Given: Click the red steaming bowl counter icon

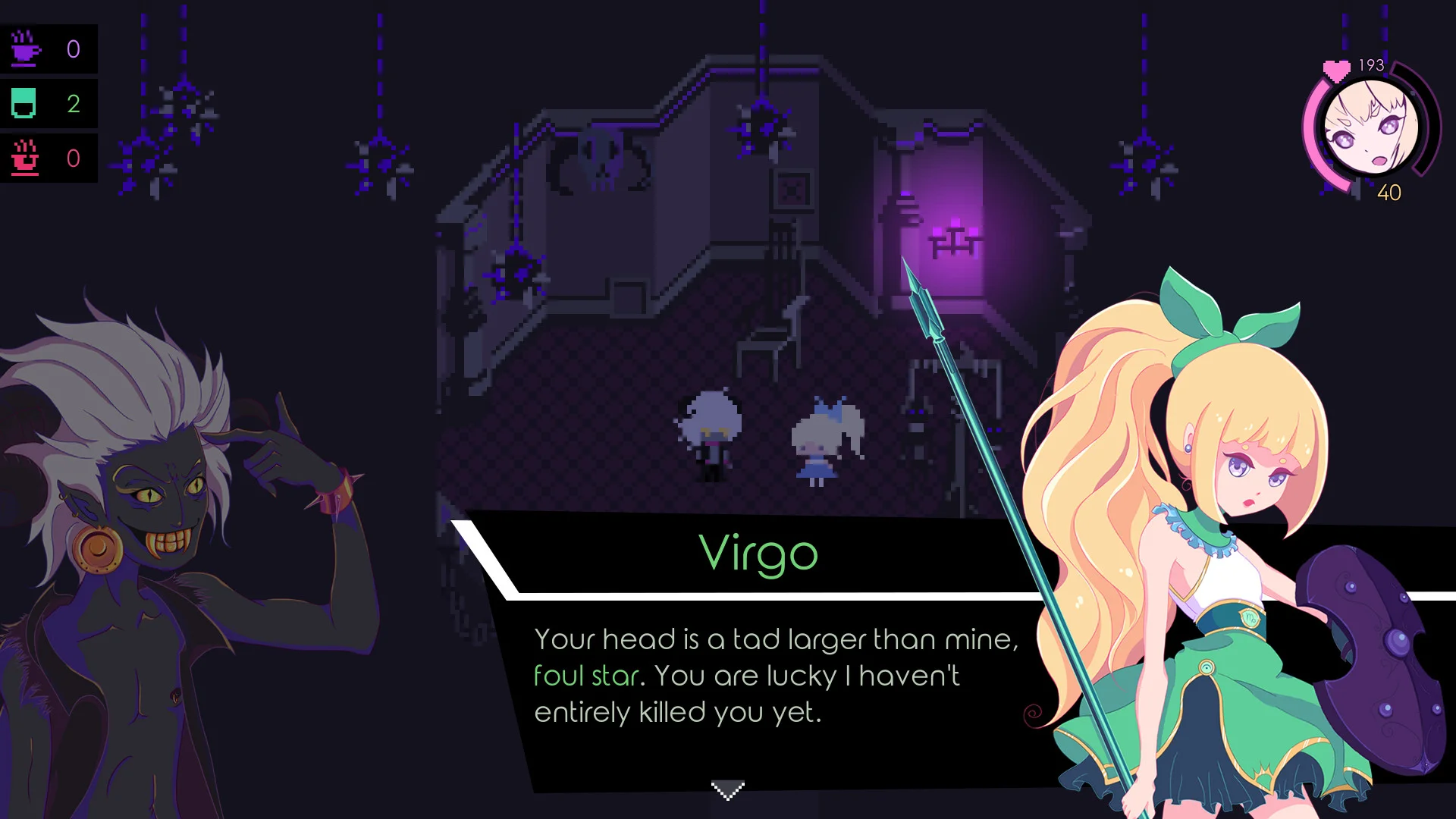Looking at the screenshot, I should (25, 158).
